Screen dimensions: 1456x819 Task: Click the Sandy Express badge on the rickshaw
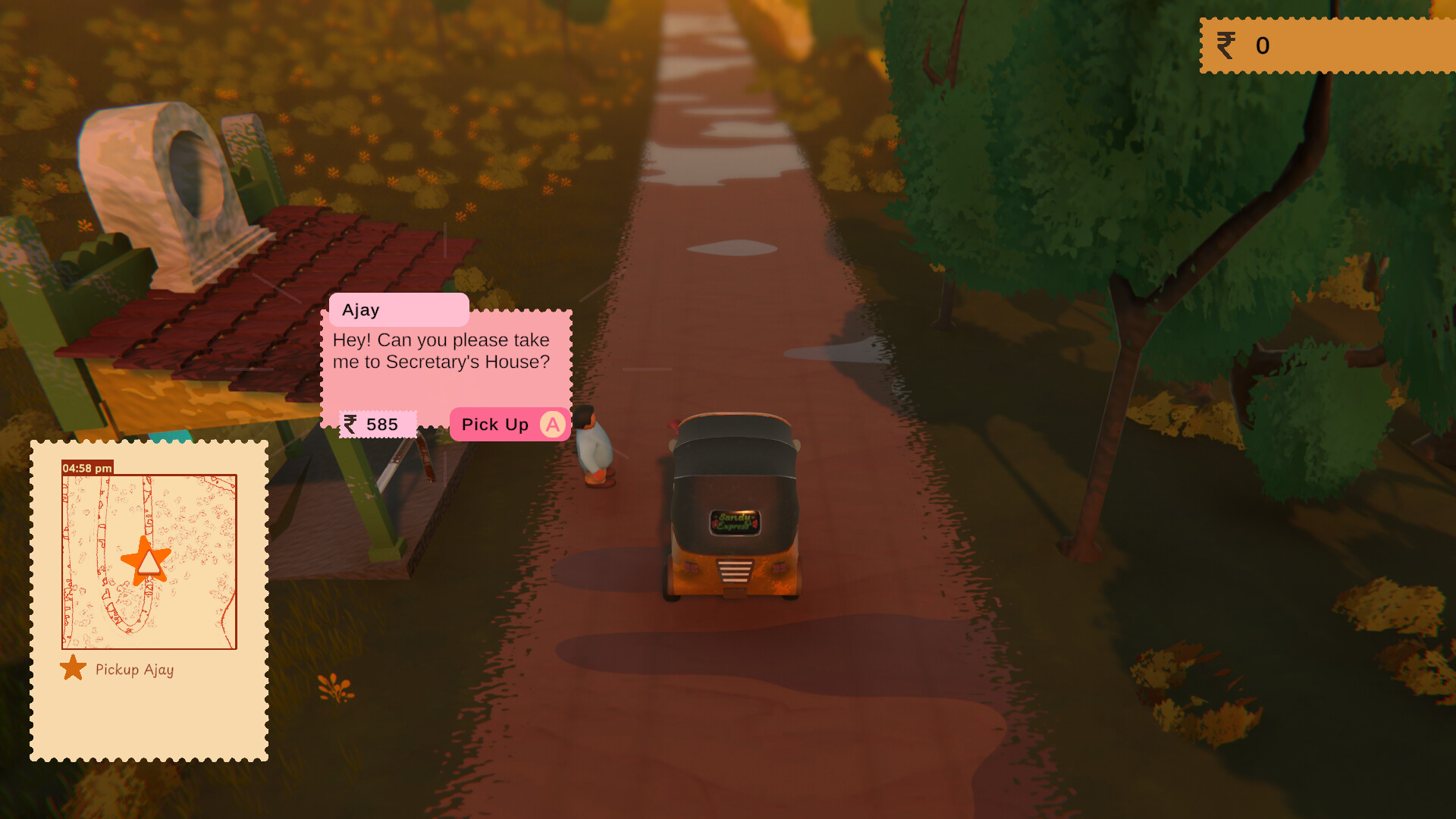734,521
